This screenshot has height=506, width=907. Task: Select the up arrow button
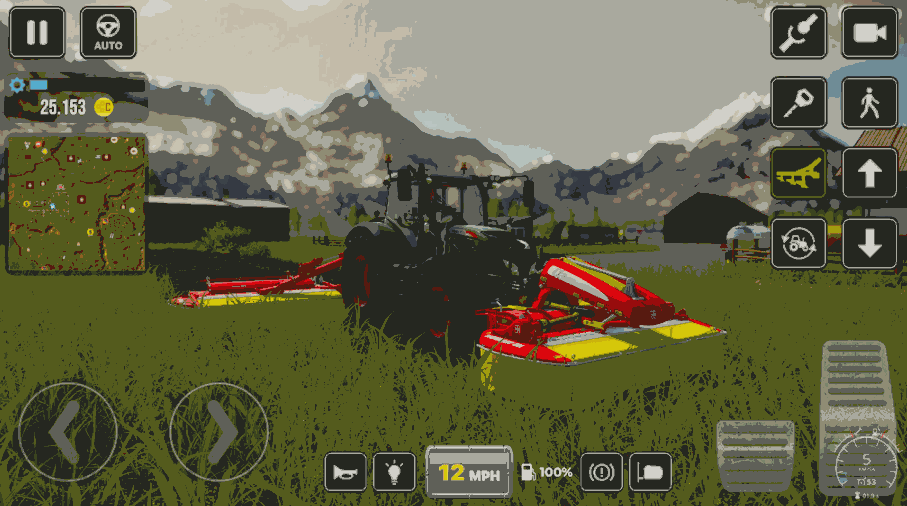pyautogui.click(x=869, y=174)
